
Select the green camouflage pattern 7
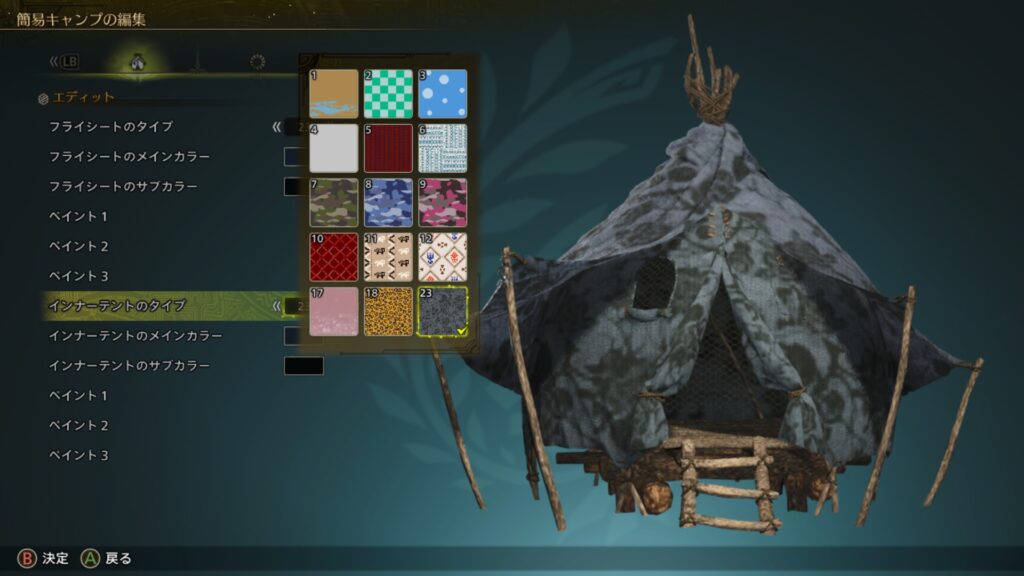(x=333, y=203)
